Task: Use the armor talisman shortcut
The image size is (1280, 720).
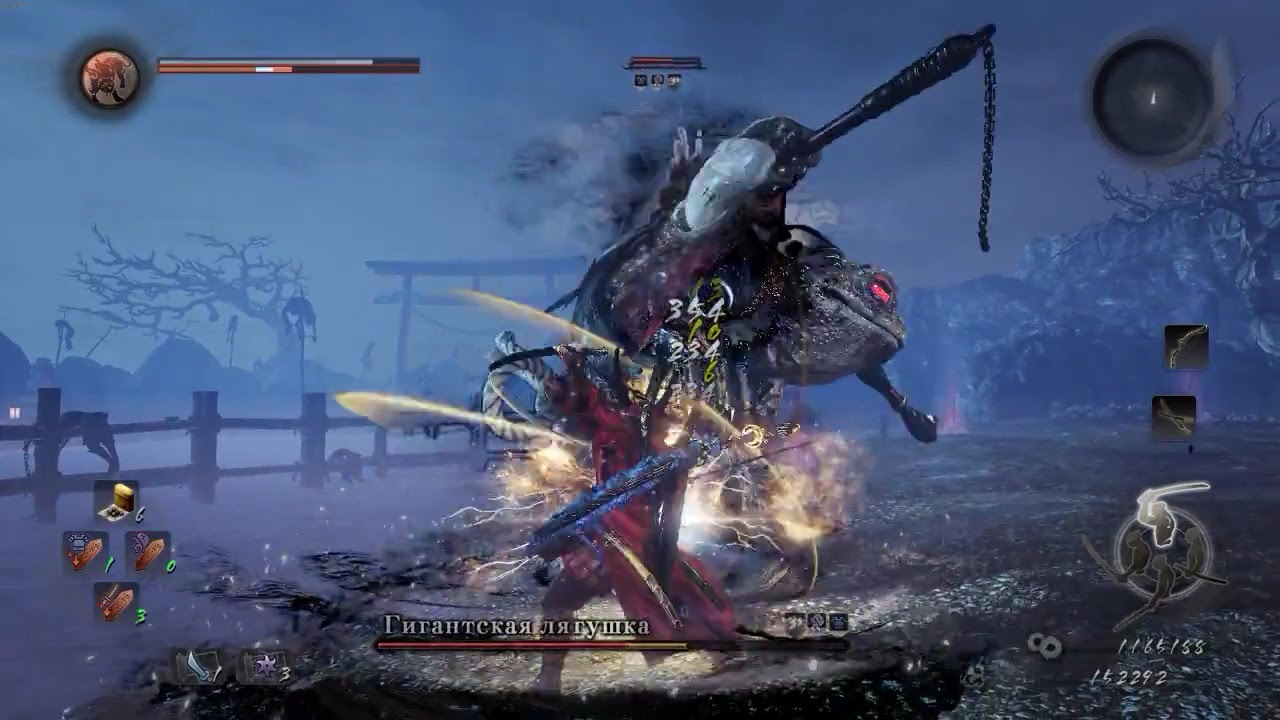Action: [x=86, y=552]
